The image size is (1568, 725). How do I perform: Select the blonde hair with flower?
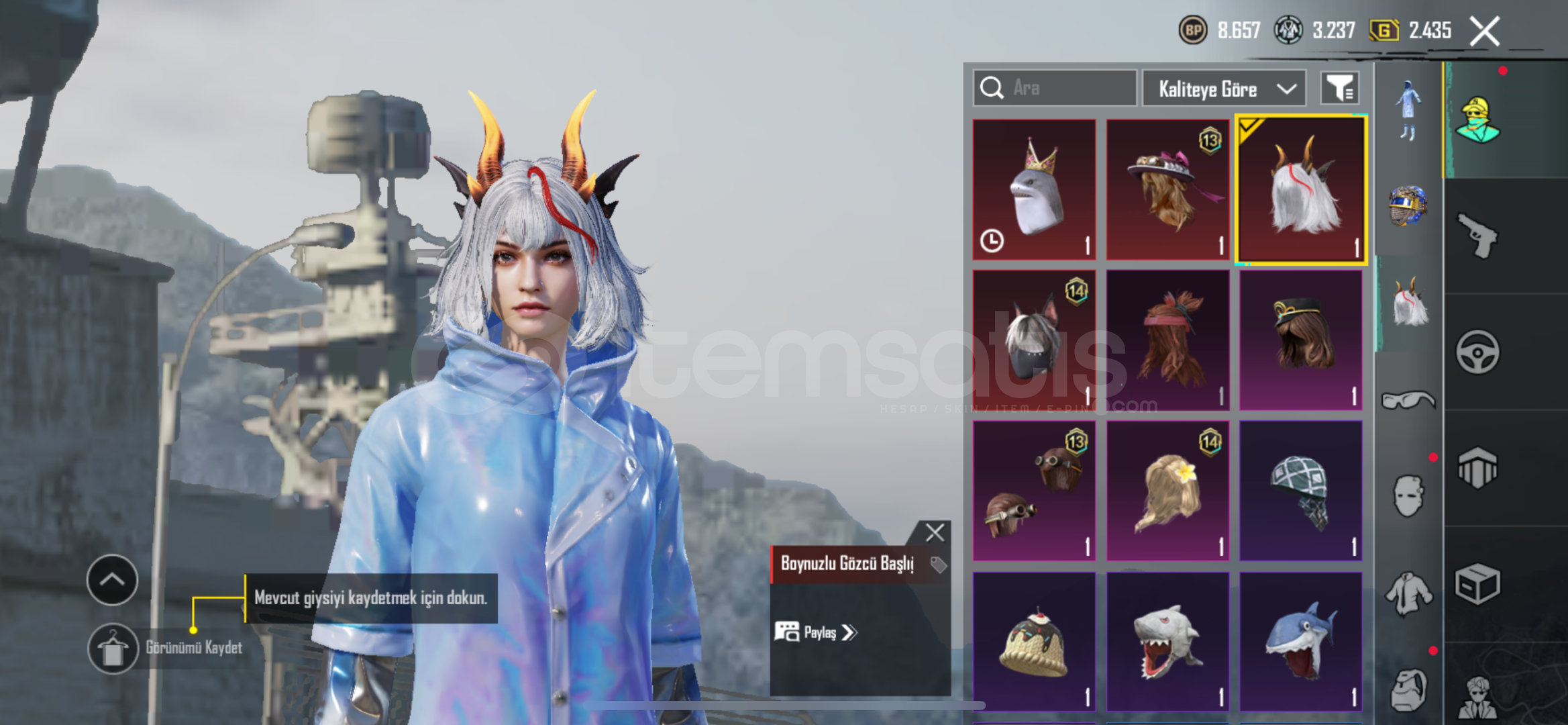coord(1167,491)
